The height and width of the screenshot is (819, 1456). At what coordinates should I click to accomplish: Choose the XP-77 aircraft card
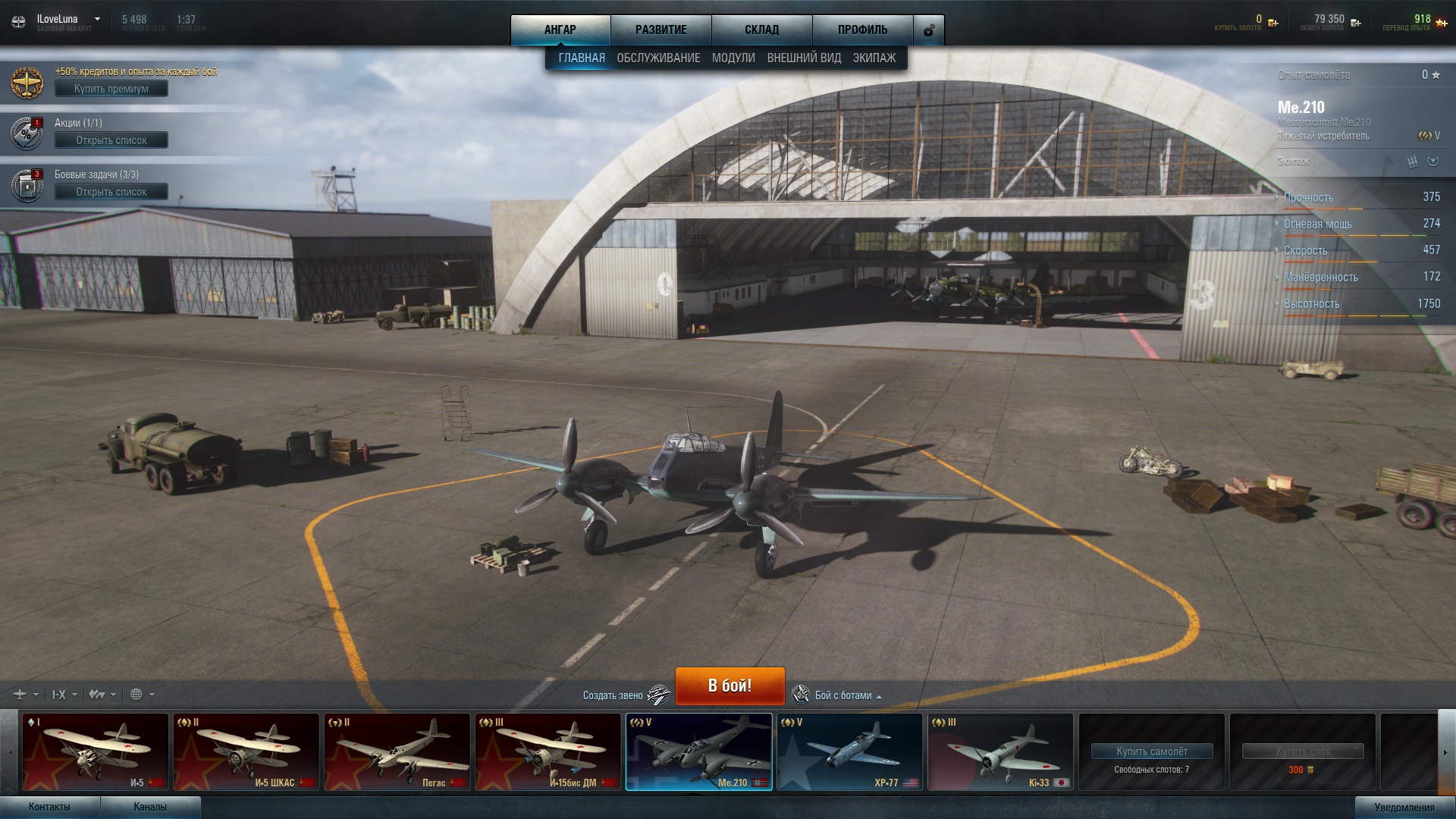849,752
